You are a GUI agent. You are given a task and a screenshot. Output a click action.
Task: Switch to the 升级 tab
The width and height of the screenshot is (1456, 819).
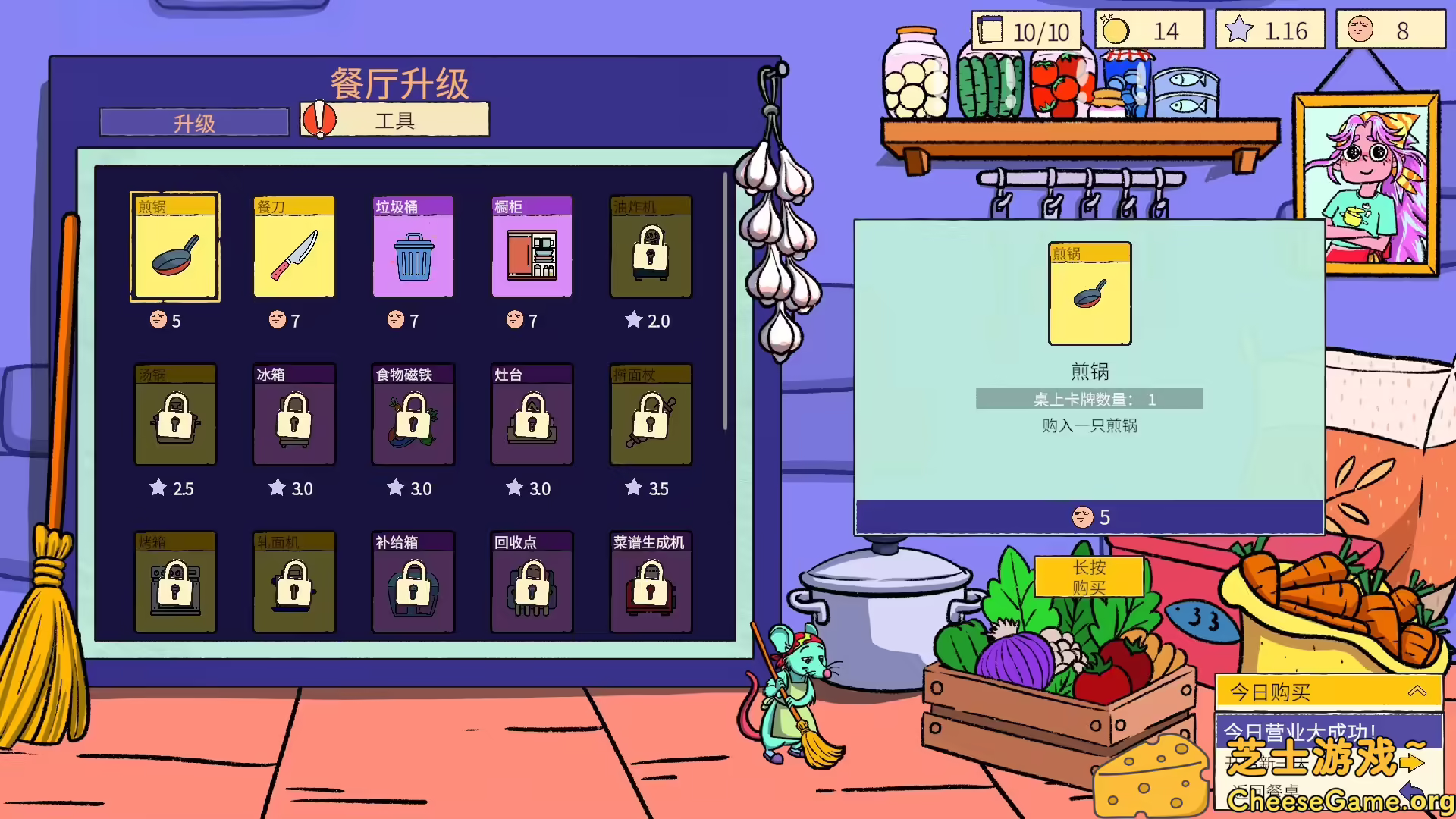pos(193,121)
